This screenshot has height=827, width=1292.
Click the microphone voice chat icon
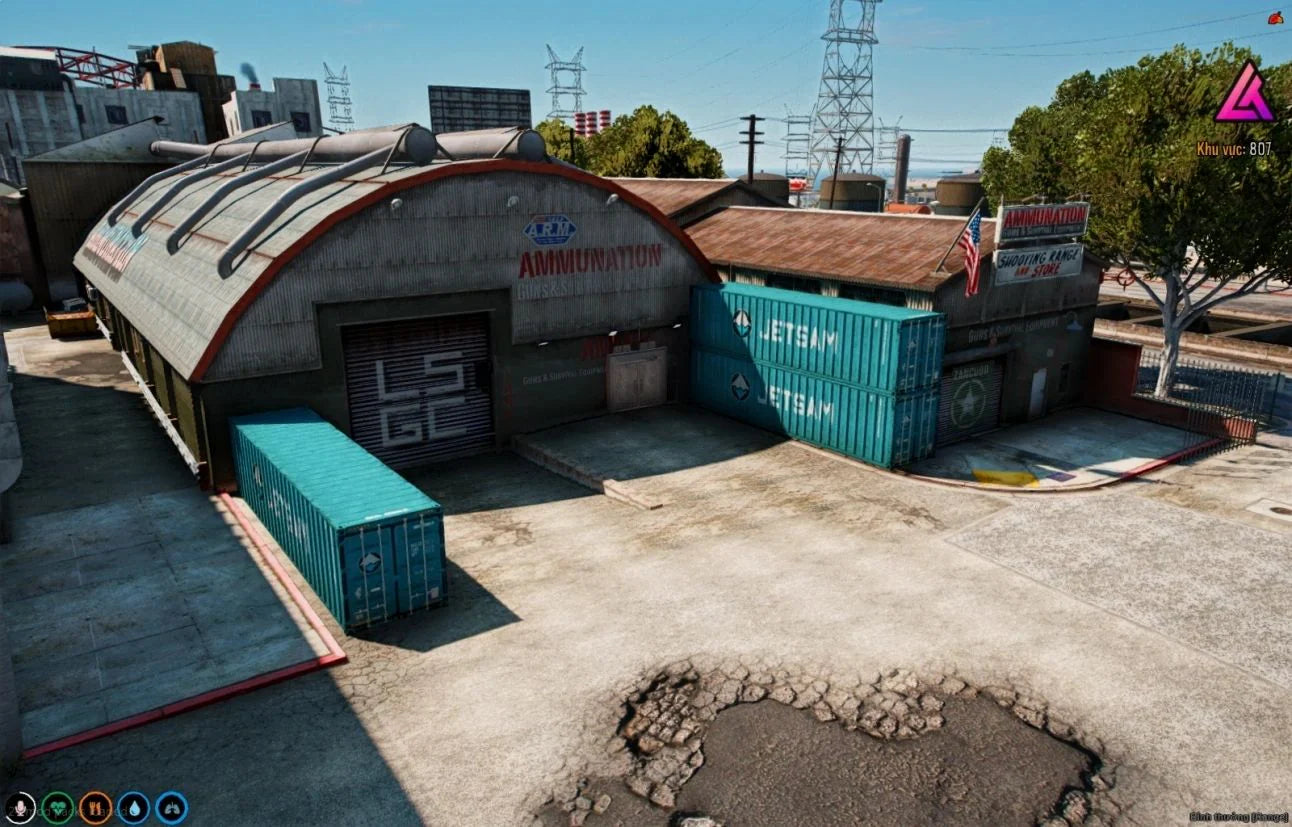19,807
